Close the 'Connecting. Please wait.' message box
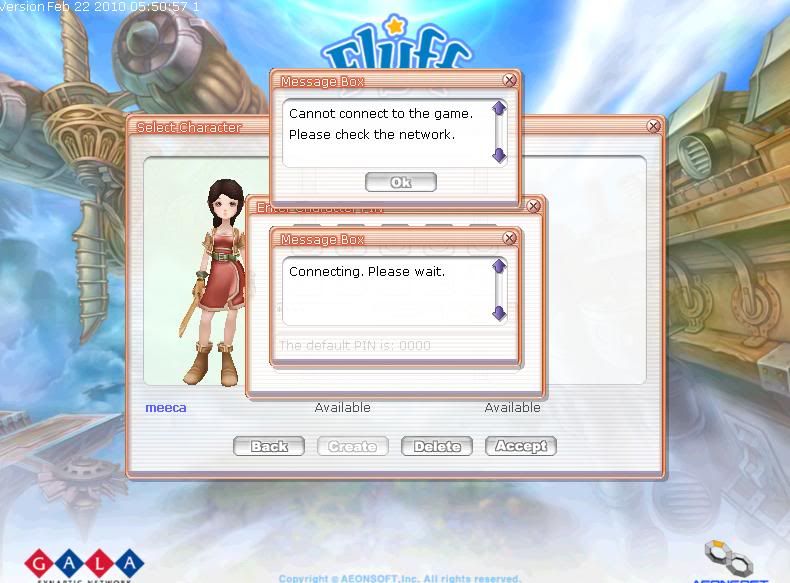Image resolution: width=790 pixels, height=583 pixels. tap(509, 238)
